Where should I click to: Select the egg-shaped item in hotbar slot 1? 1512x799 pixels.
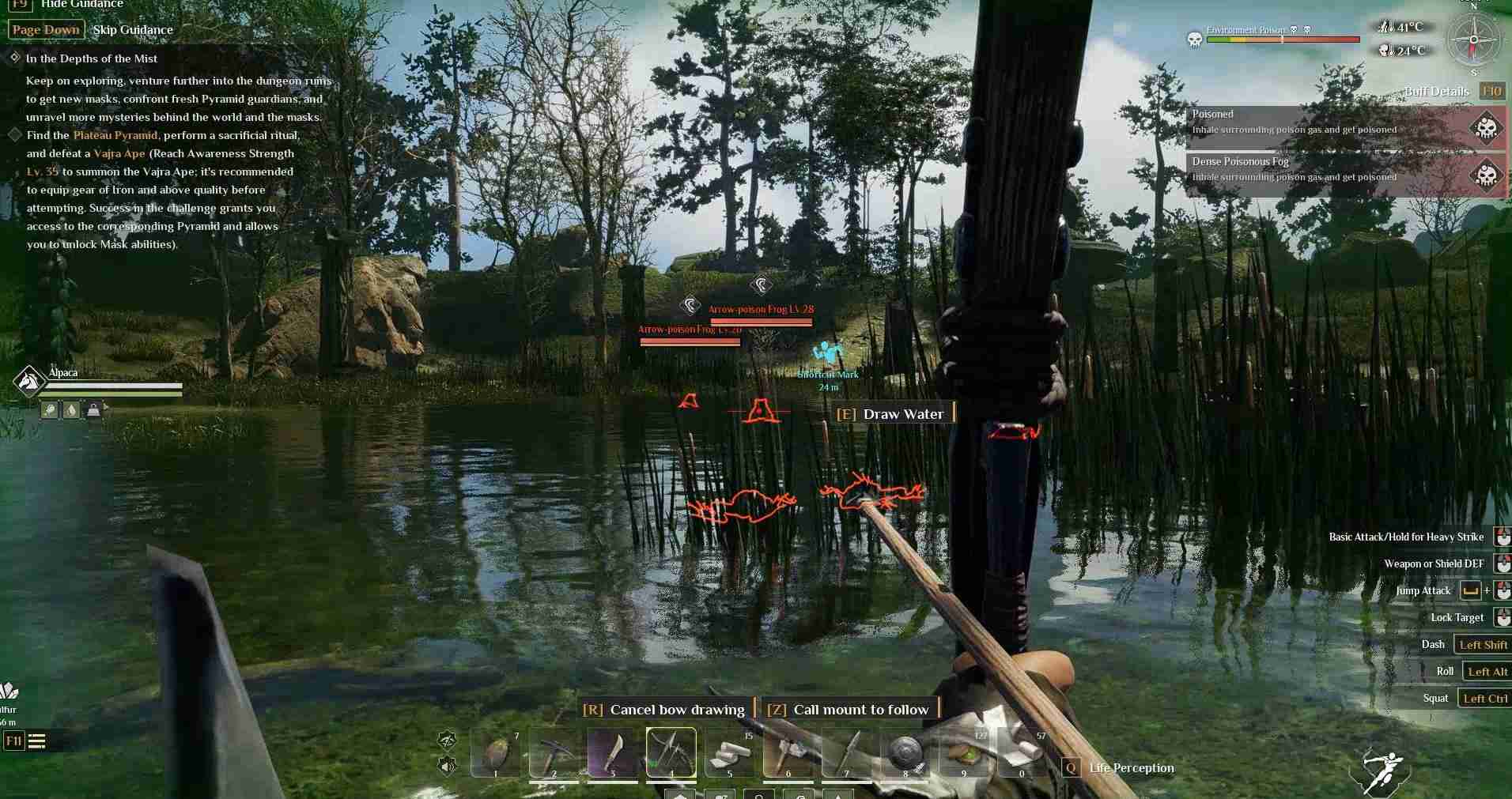pyautogui.click(x=496, y=752)
